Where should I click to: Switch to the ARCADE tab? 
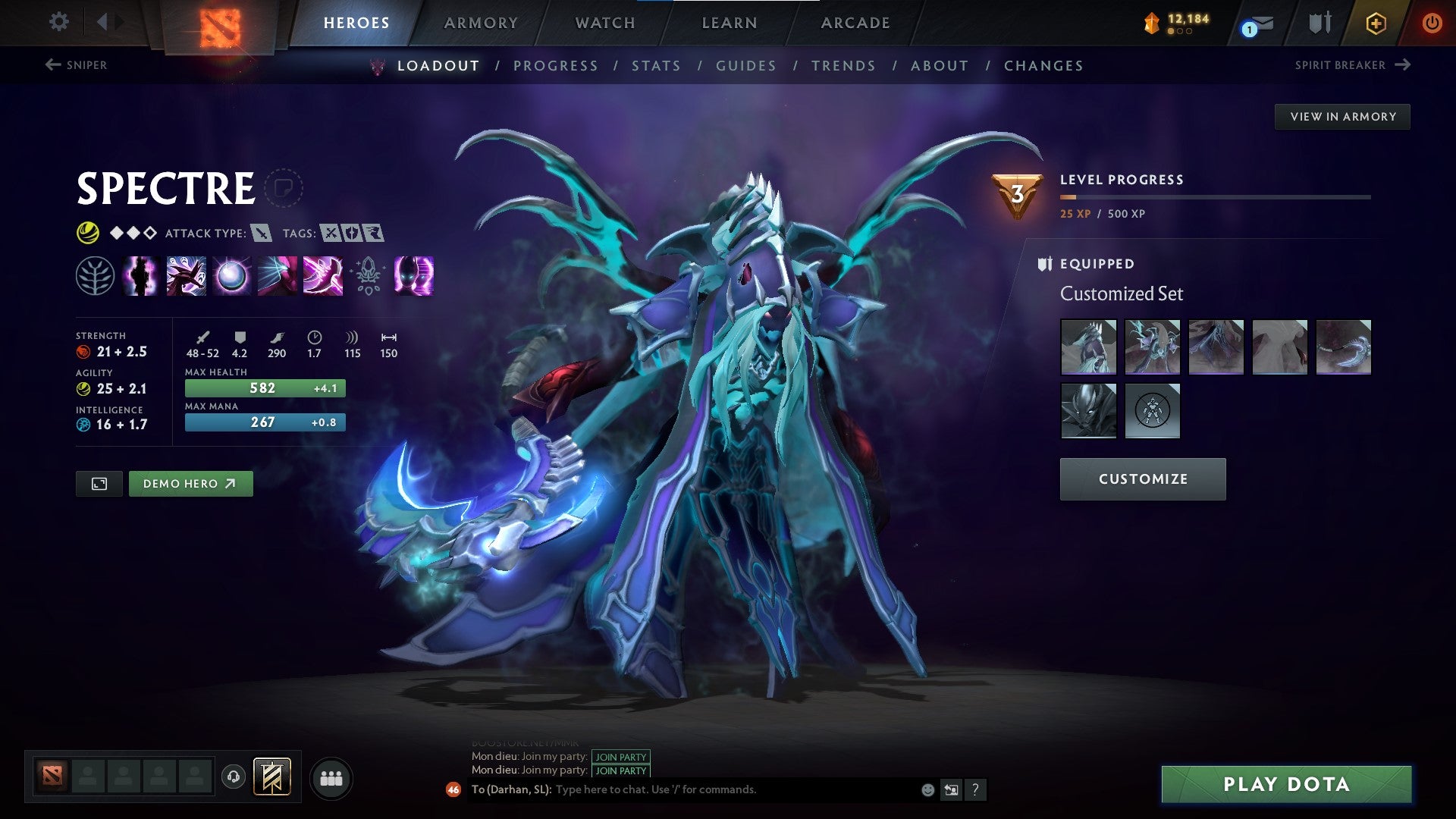coord(855,23)
